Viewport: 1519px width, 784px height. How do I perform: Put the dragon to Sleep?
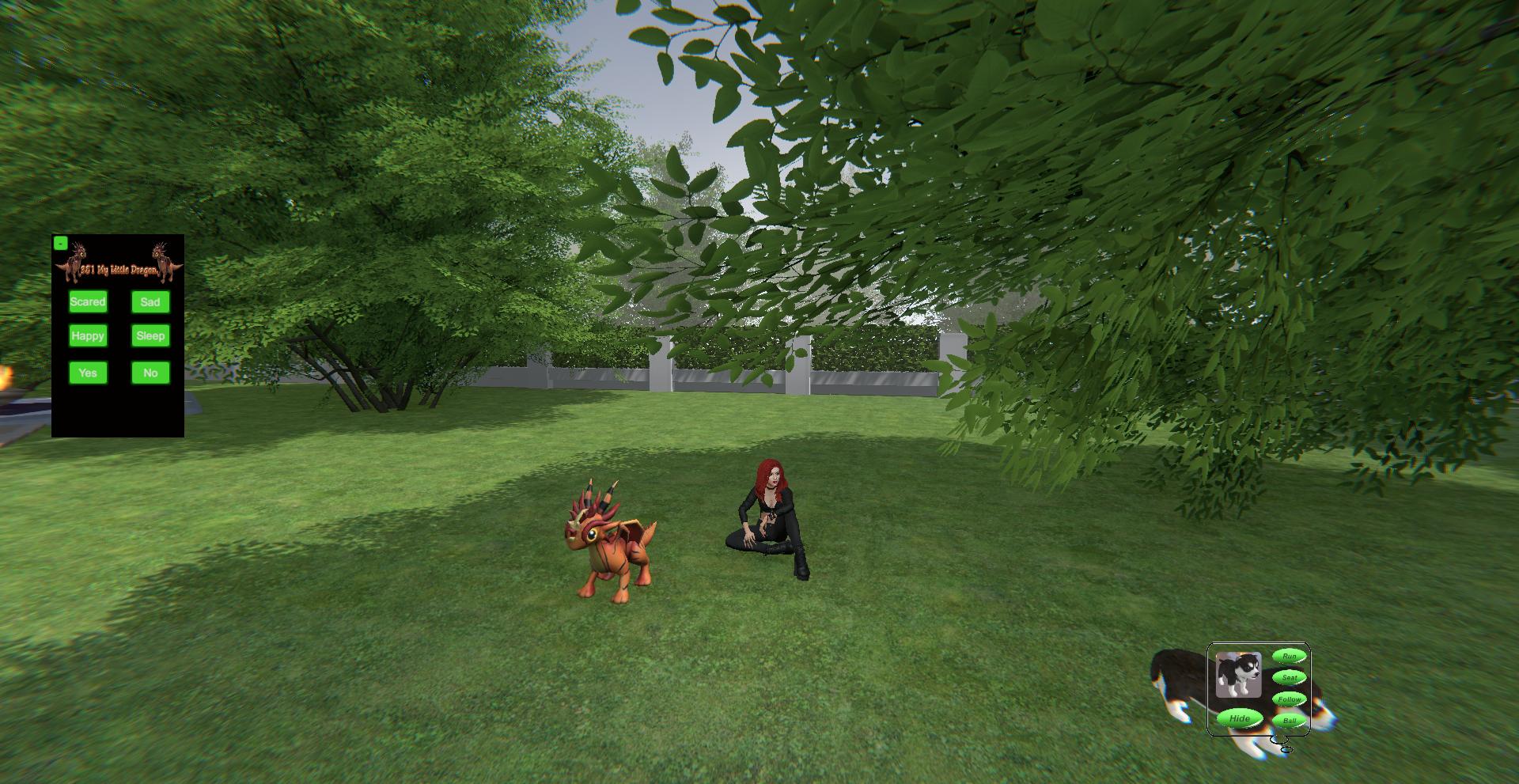tap(150, 335)
